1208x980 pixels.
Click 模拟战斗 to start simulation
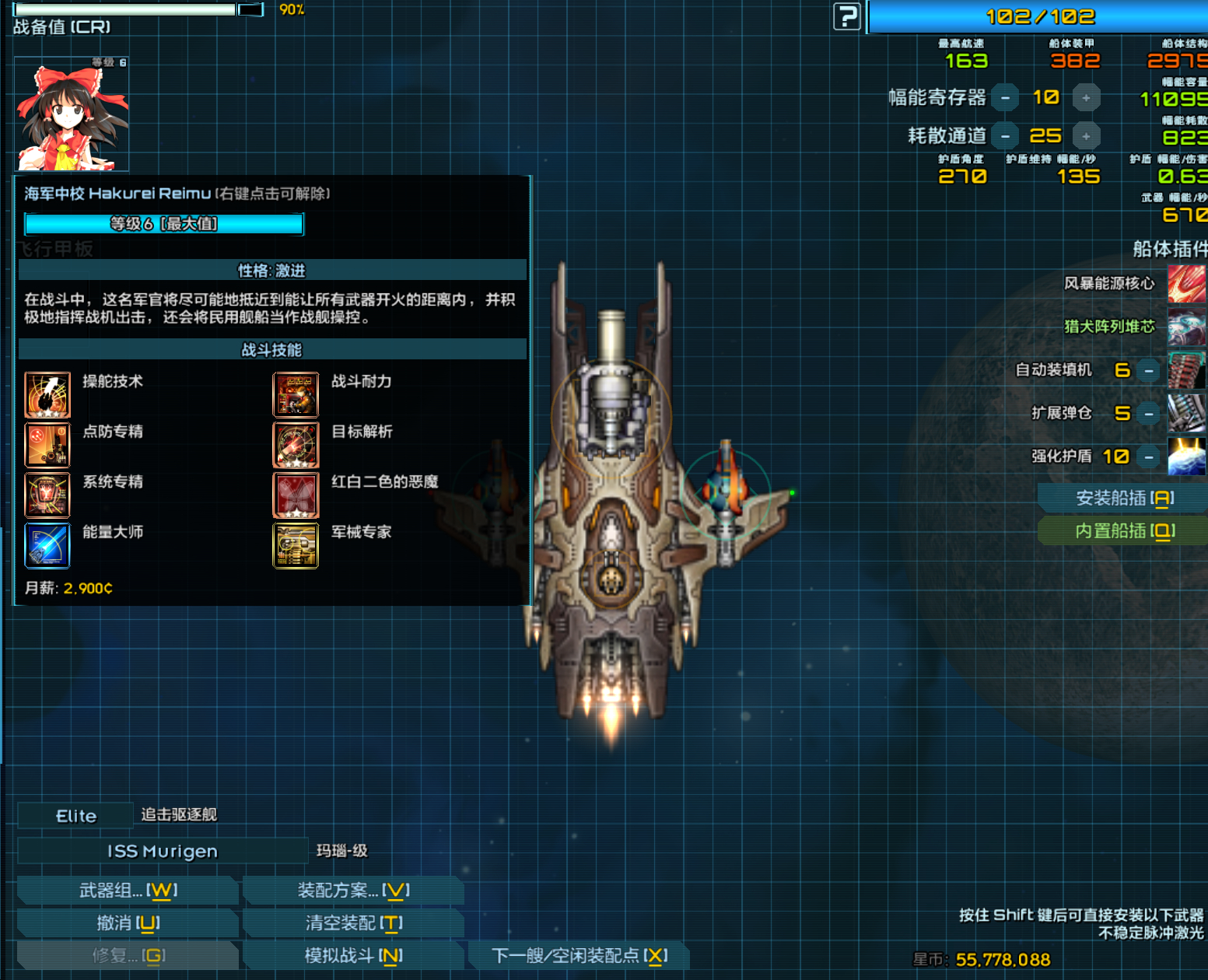click(x=352, y=955)
